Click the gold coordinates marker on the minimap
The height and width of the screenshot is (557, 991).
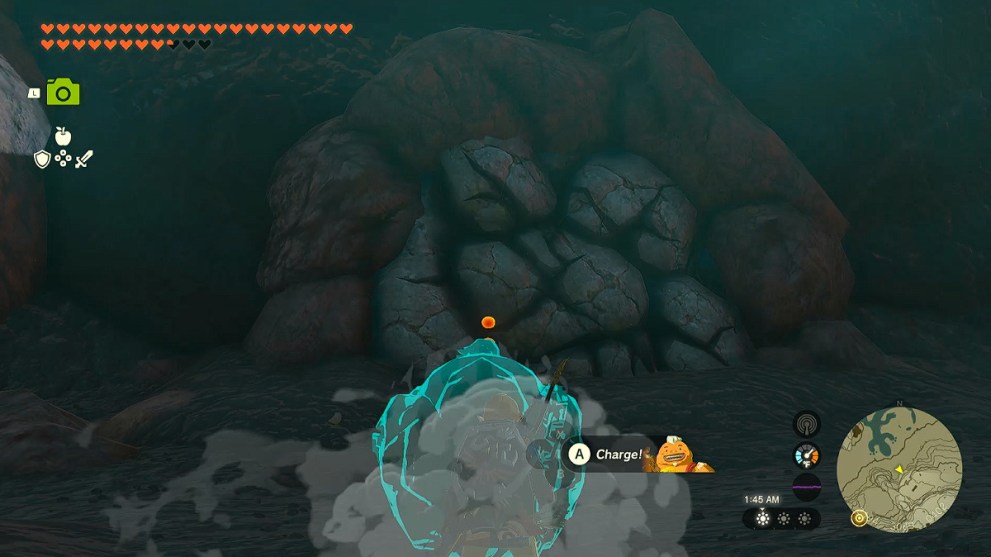click(857, 518)
